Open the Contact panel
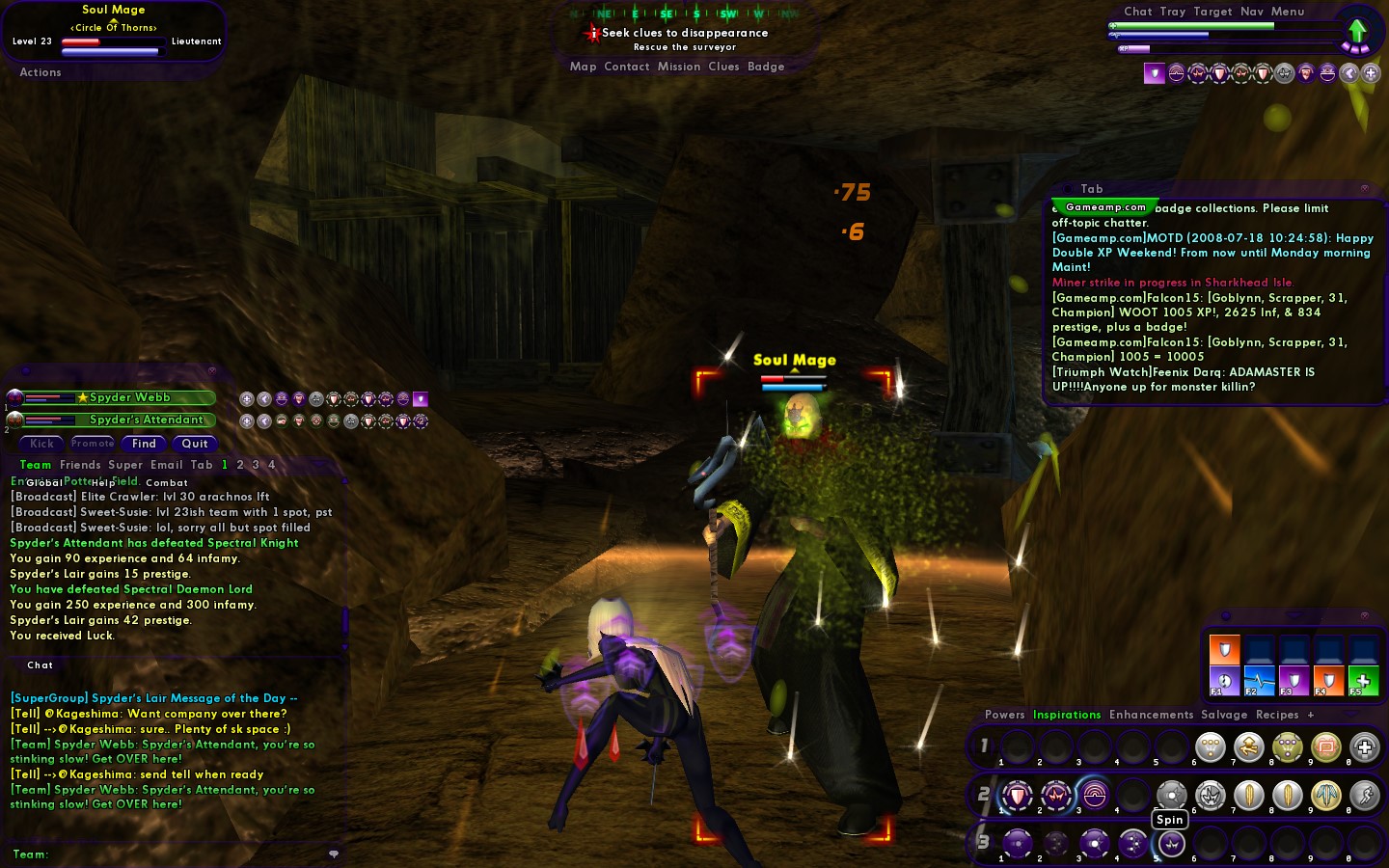 626,67
